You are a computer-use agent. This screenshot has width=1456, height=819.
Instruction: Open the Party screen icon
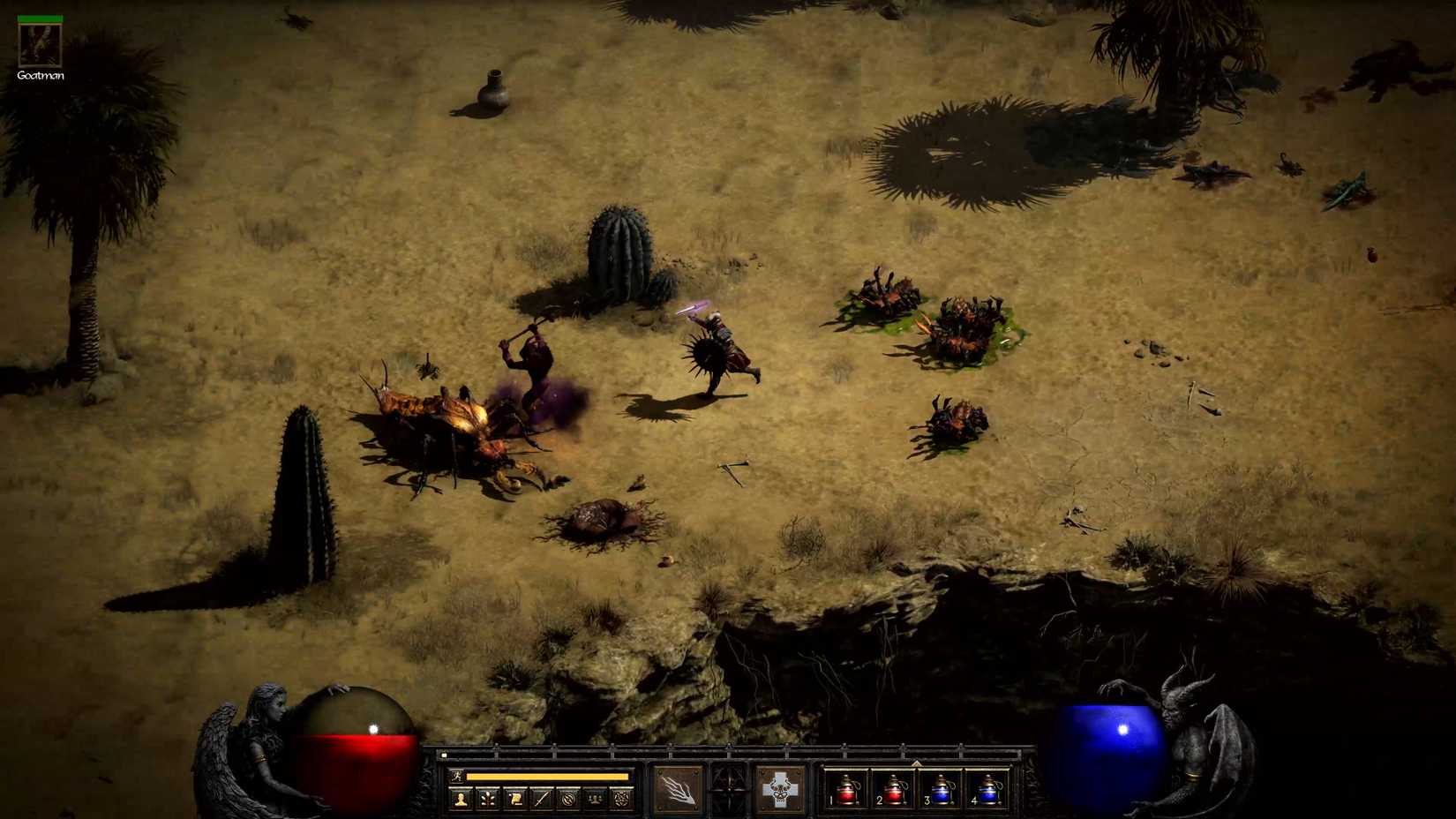point(597,797)
